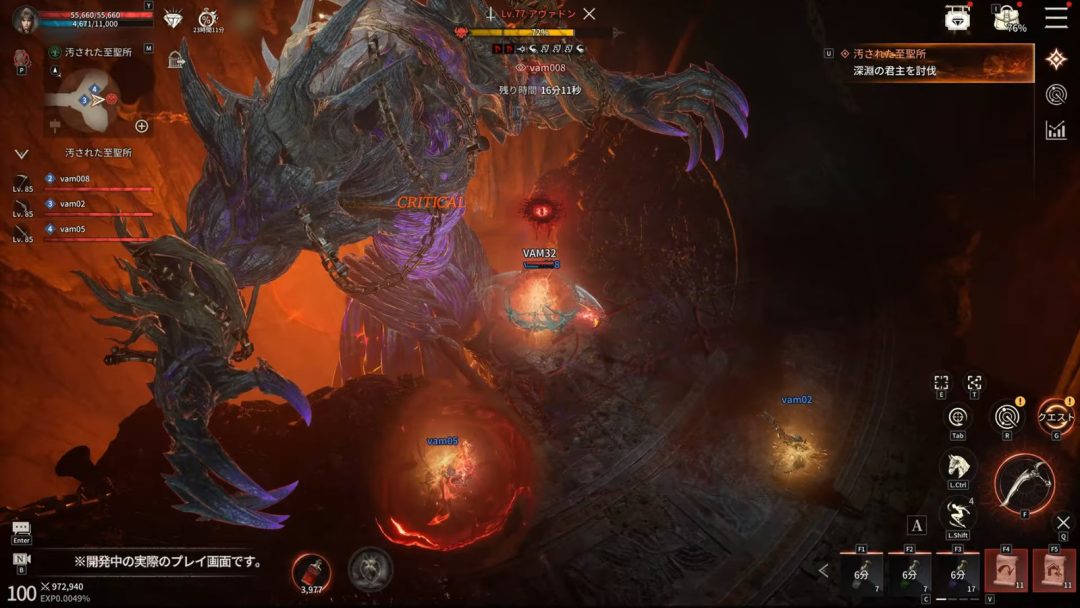
Task: Click the dungeon exit gate icon
Action: [x=177, y=59]
